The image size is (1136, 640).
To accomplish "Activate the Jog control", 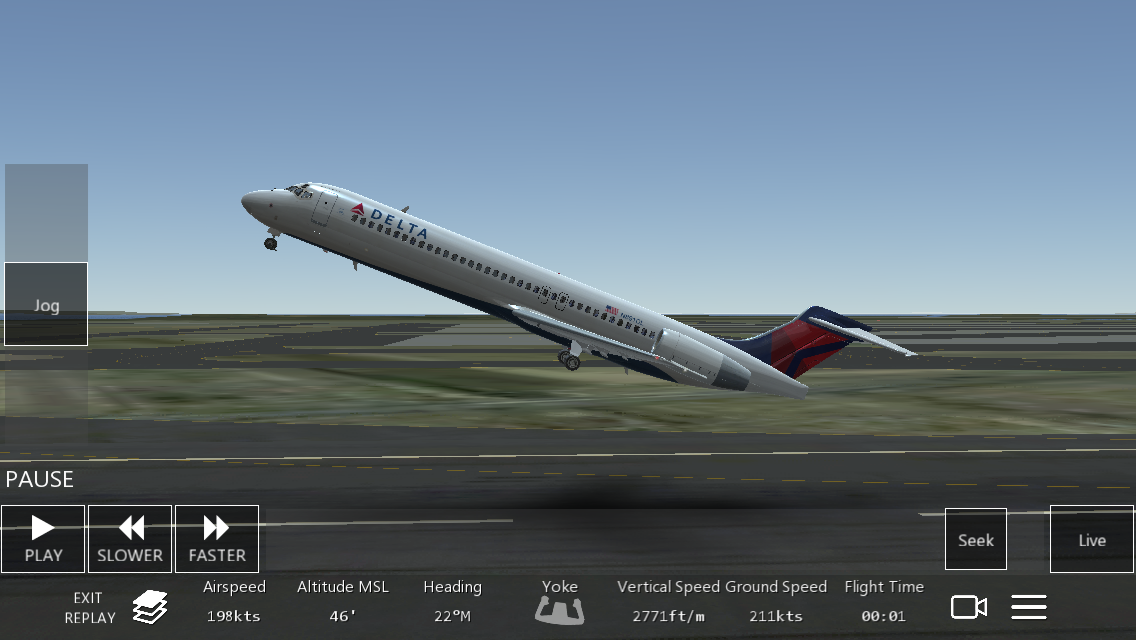I will click(46, 304).
